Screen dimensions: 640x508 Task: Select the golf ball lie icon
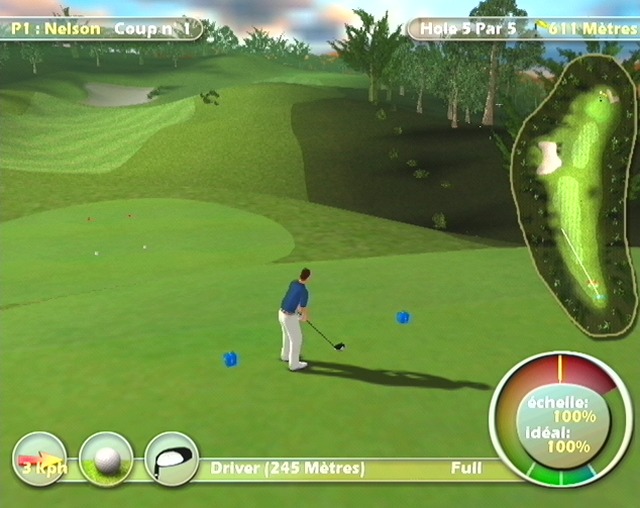106,459
